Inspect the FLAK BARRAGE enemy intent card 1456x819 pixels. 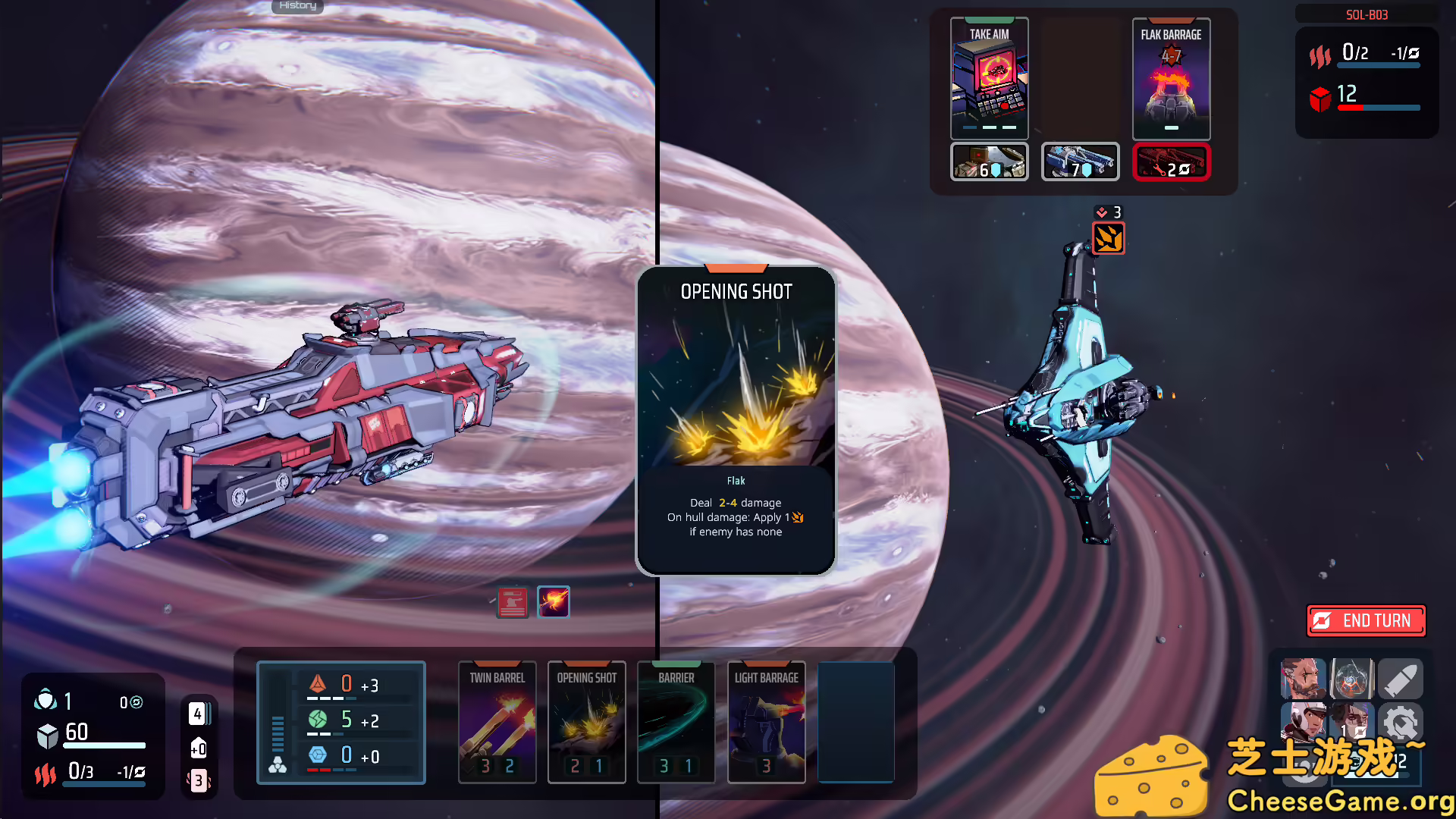[x=1171, y=78]
